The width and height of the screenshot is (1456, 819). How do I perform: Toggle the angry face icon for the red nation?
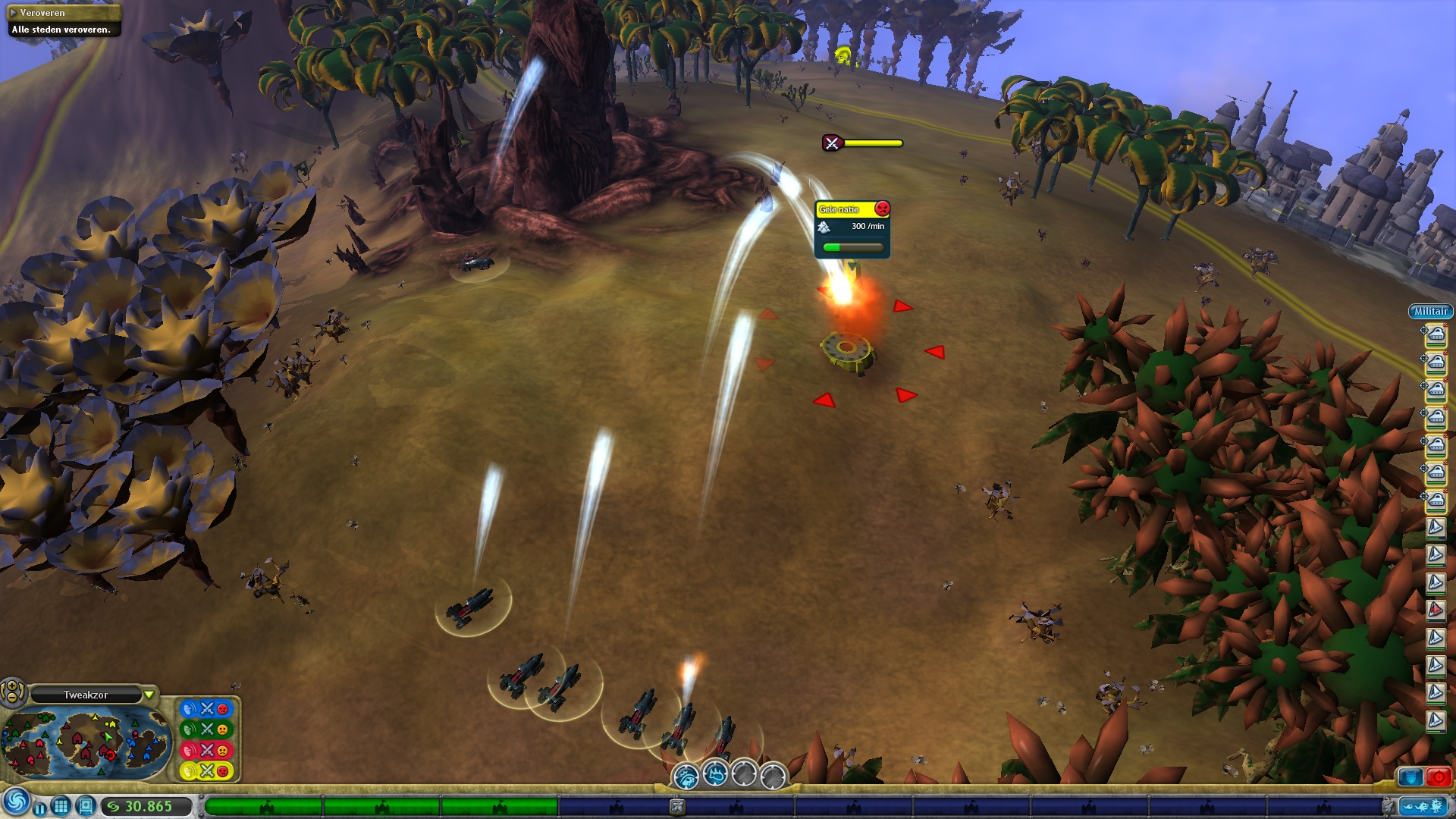(222, 751)
